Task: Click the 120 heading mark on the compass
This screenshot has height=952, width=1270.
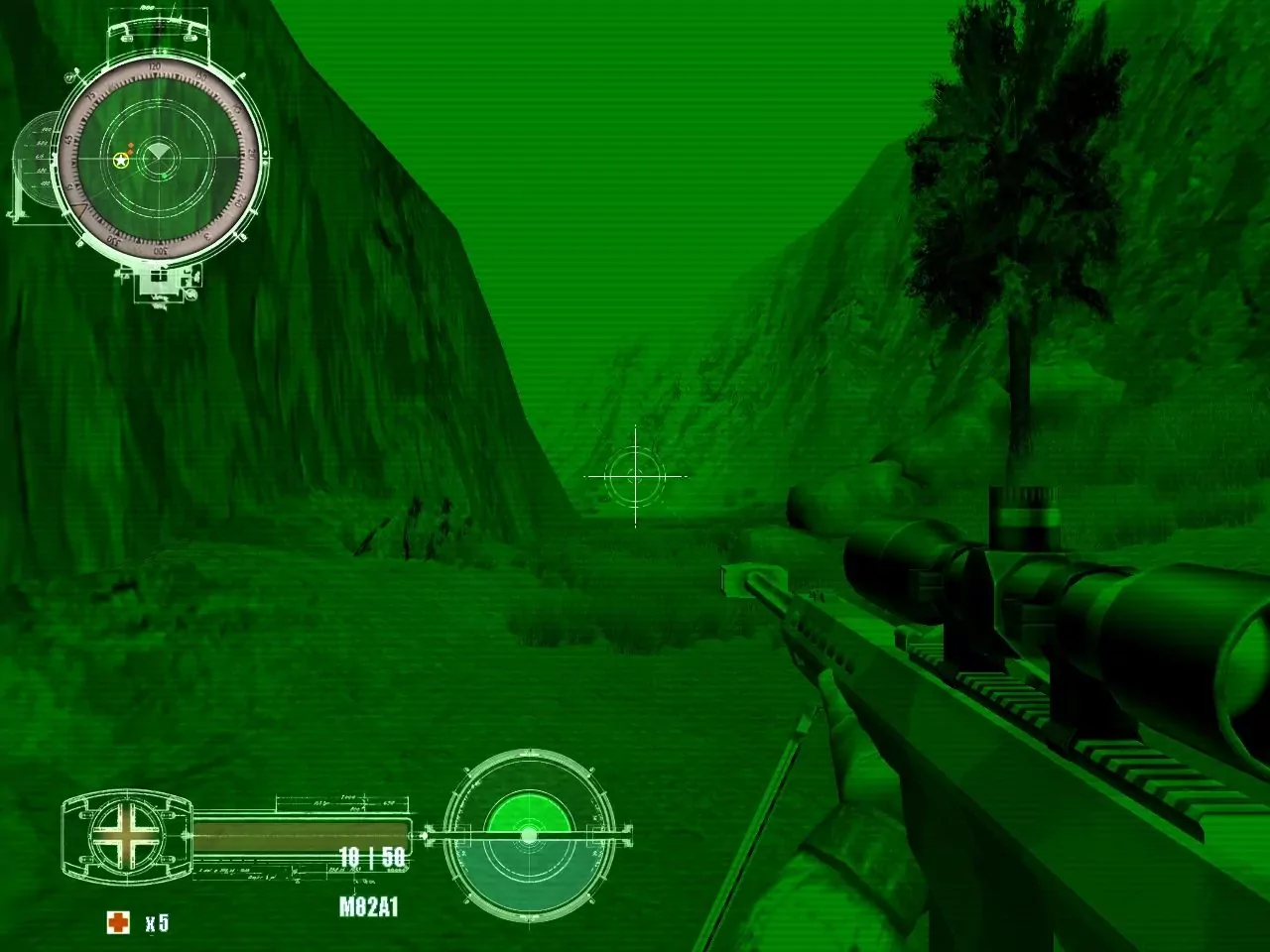Action: (x=154, y=66)
